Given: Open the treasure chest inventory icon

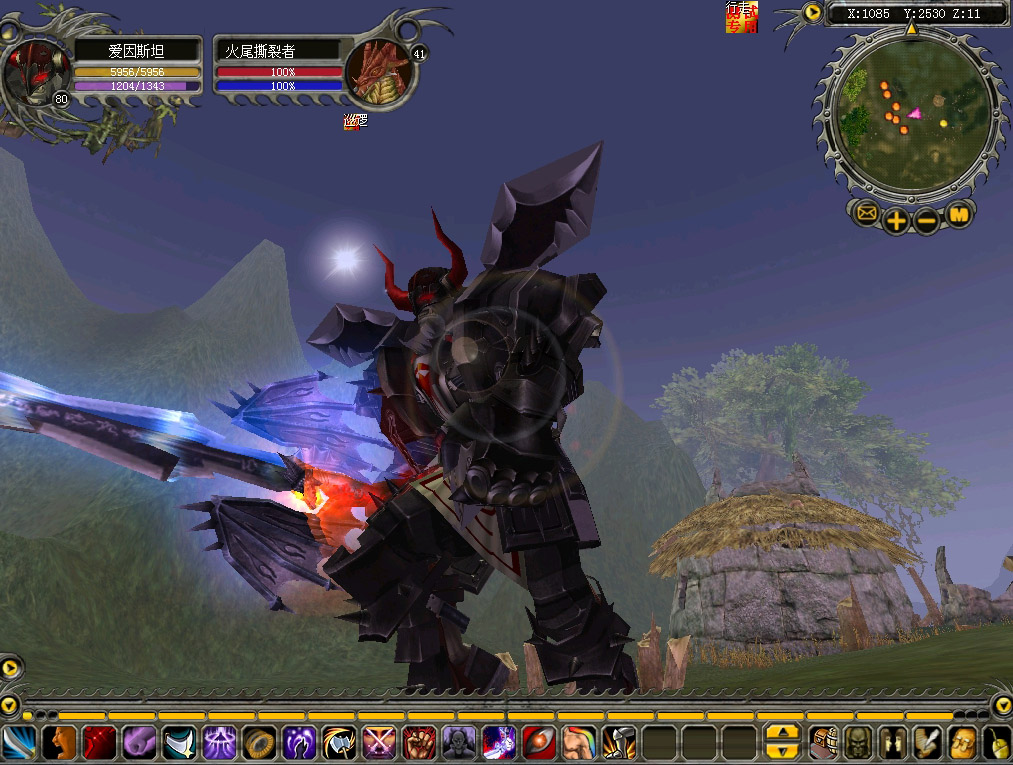Looking at the screenshot, I should coord(822,743).
